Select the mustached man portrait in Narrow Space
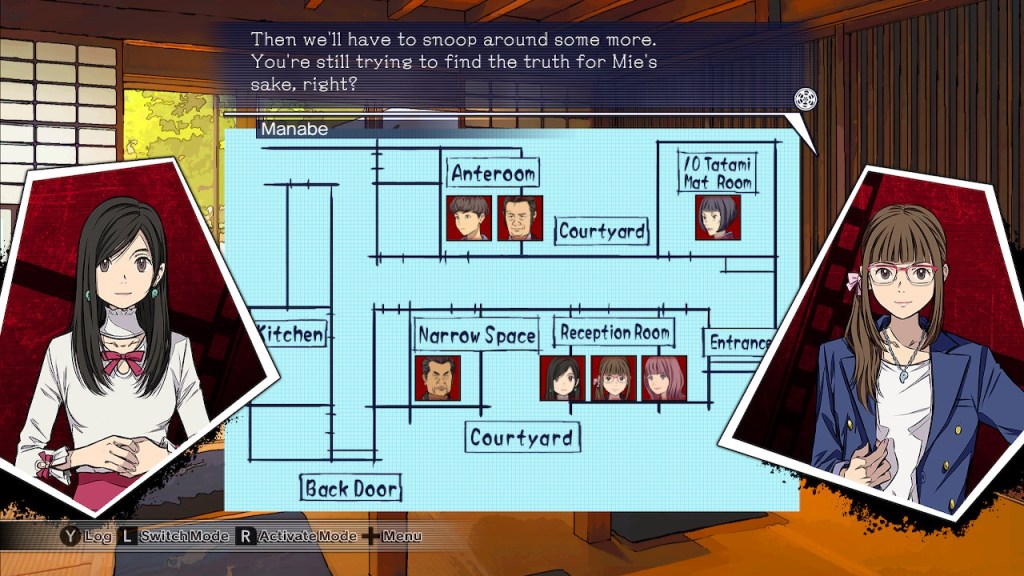The width and height of the screenshot is (1024, 576). (x=438, y=378)
